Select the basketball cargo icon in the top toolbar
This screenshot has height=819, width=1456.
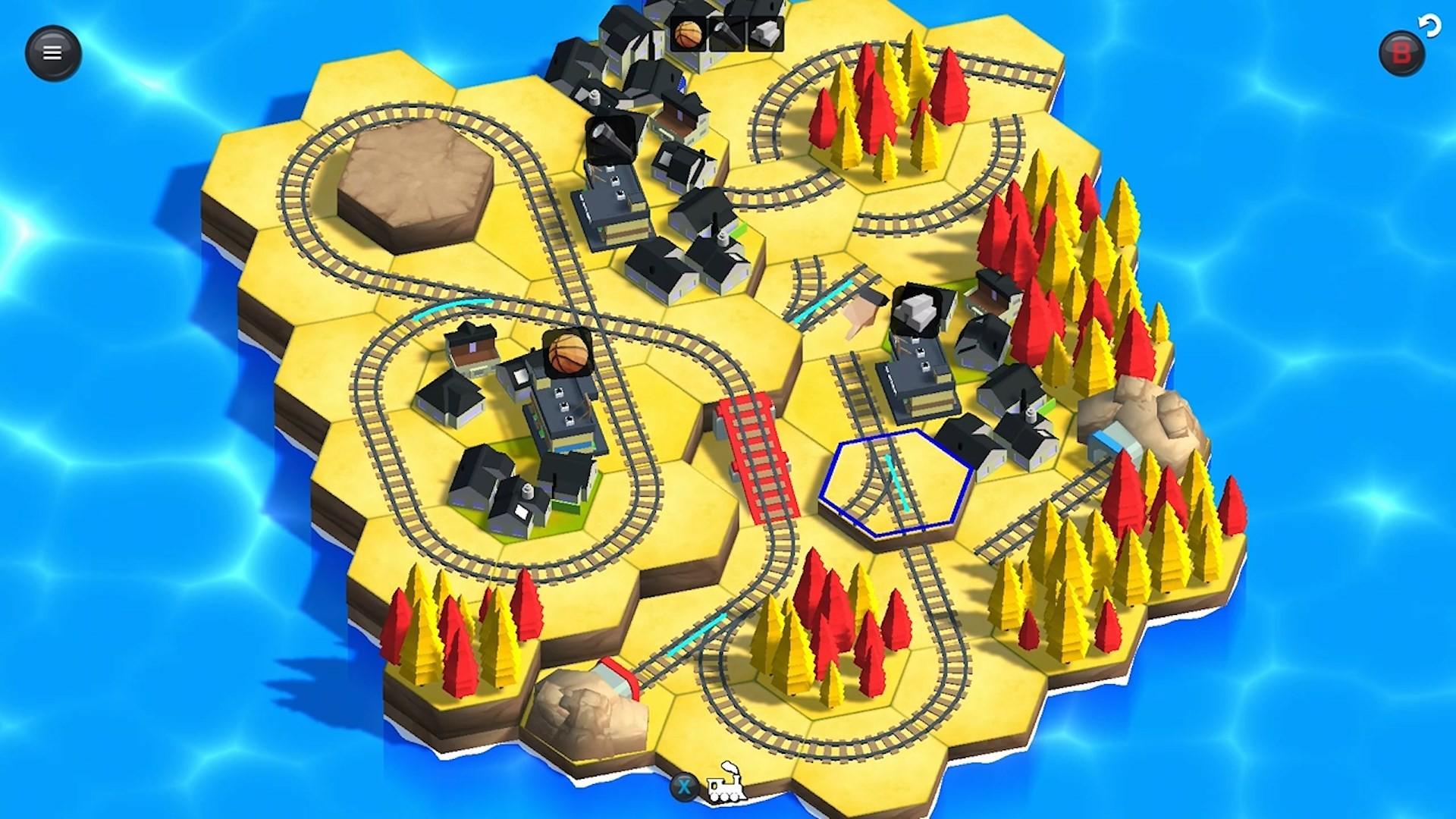pos(690,34)
